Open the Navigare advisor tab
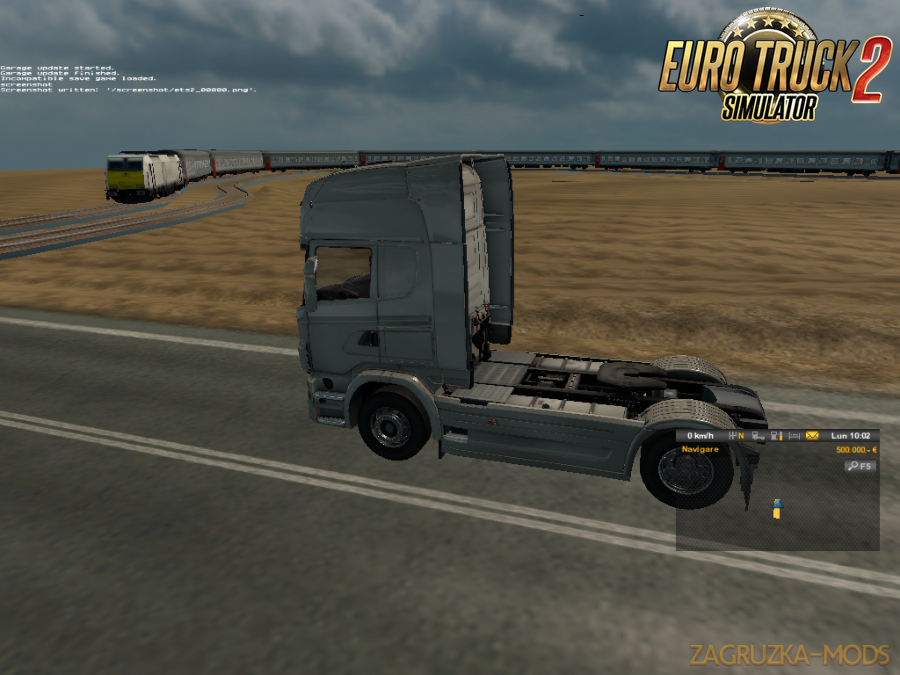900x675 pixels. pyautogui.click(x=700, y=450)
